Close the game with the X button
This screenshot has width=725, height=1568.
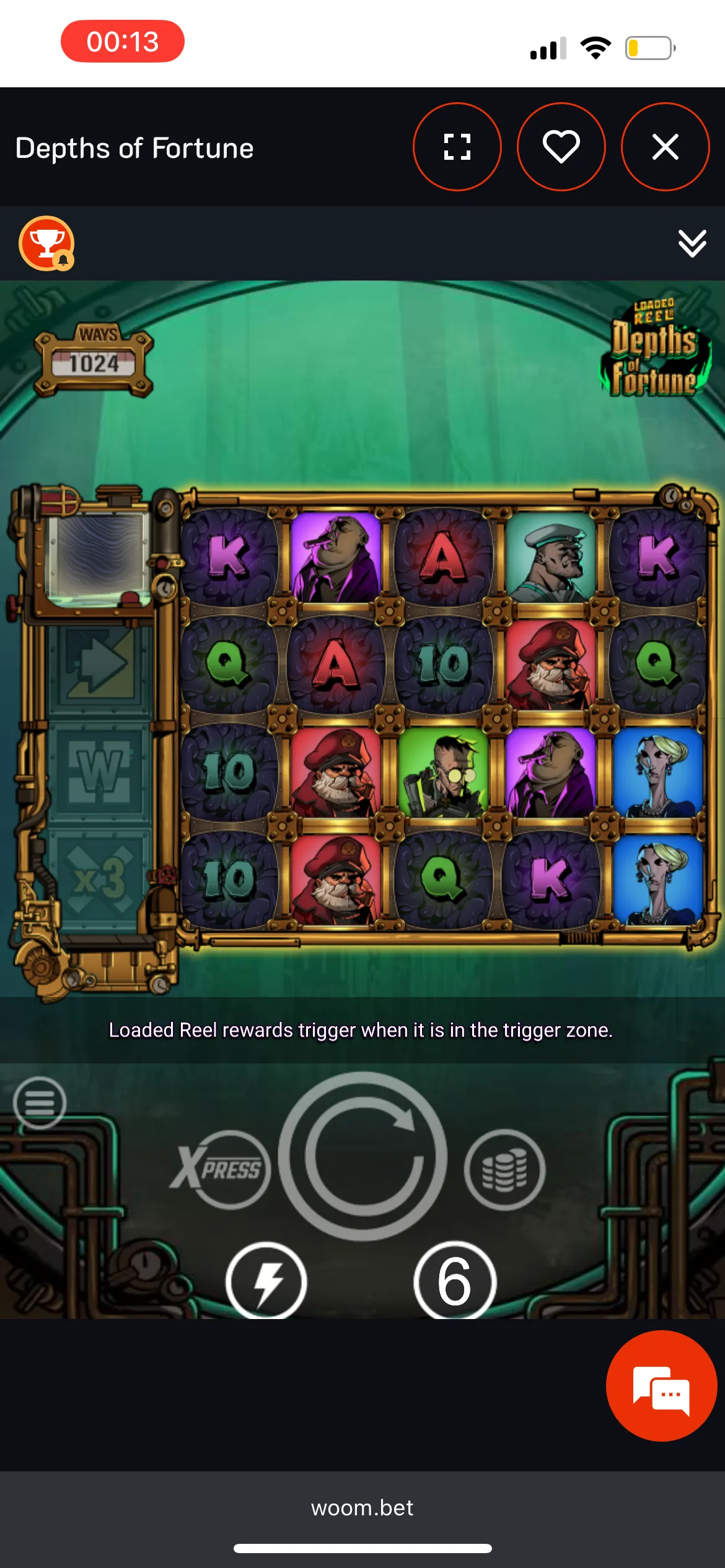pos(665,147)
